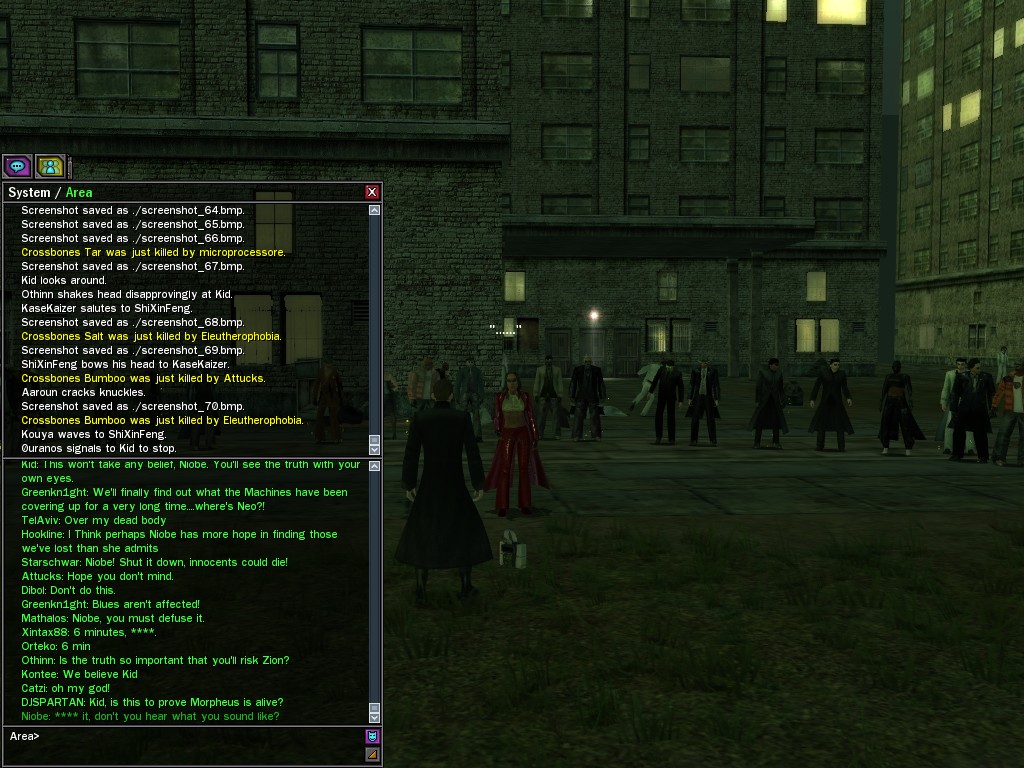This screenshot has height=768, width=1024.
Task: Open the yellow people group icon
Action: pos(49,166)
